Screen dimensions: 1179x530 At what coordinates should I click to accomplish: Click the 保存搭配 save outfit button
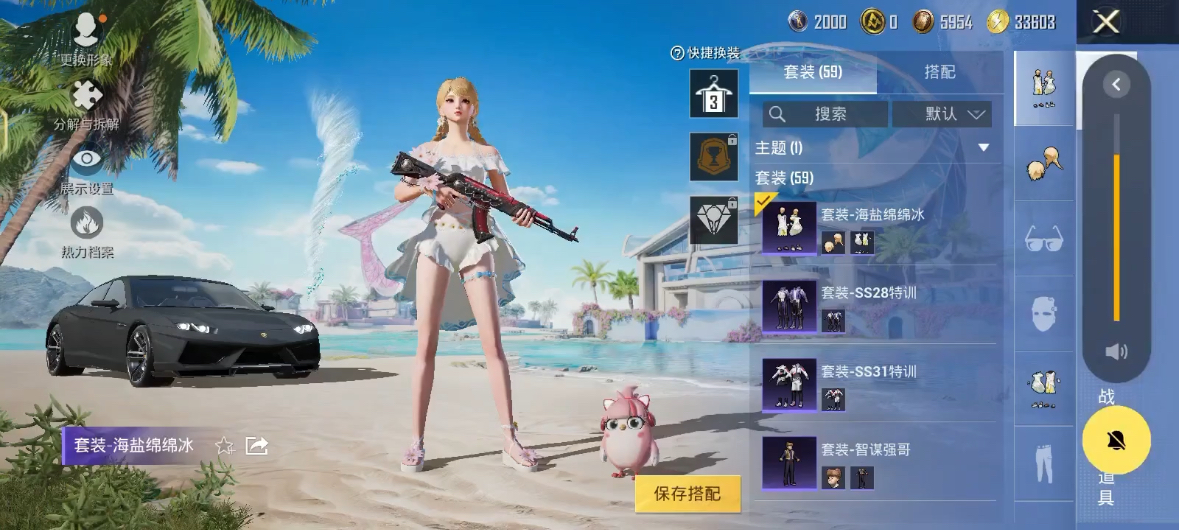[x=687, y=493]
